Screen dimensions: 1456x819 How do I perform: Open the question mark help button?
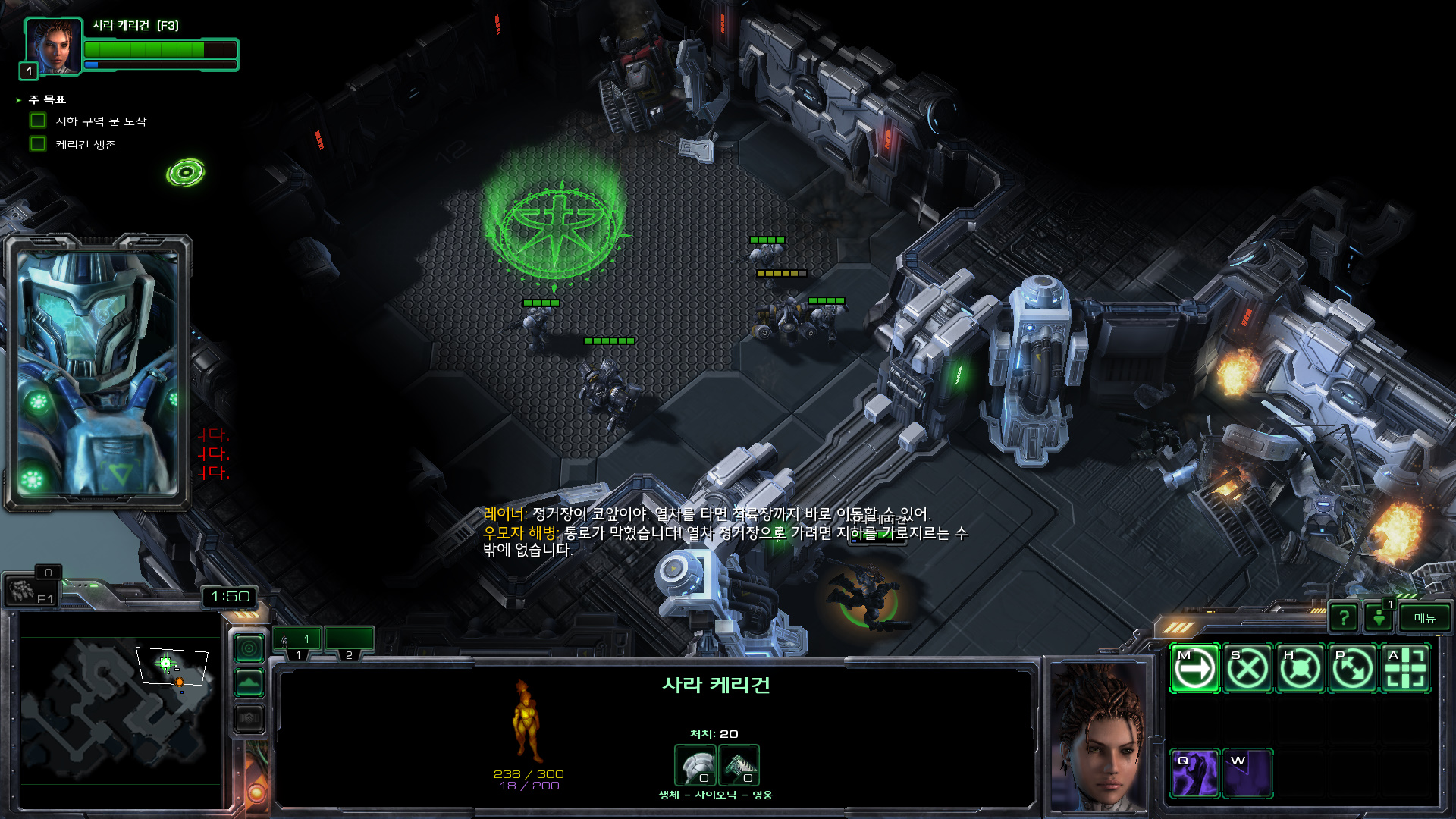pyautogui.click(x=1344, y=618)
